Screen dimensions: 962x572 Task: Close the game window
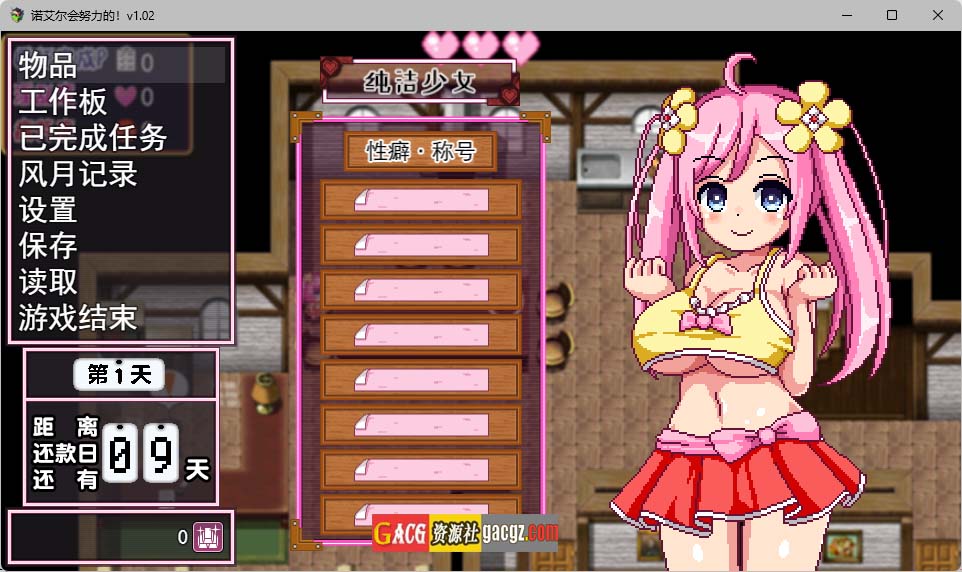tap(938, 15)
